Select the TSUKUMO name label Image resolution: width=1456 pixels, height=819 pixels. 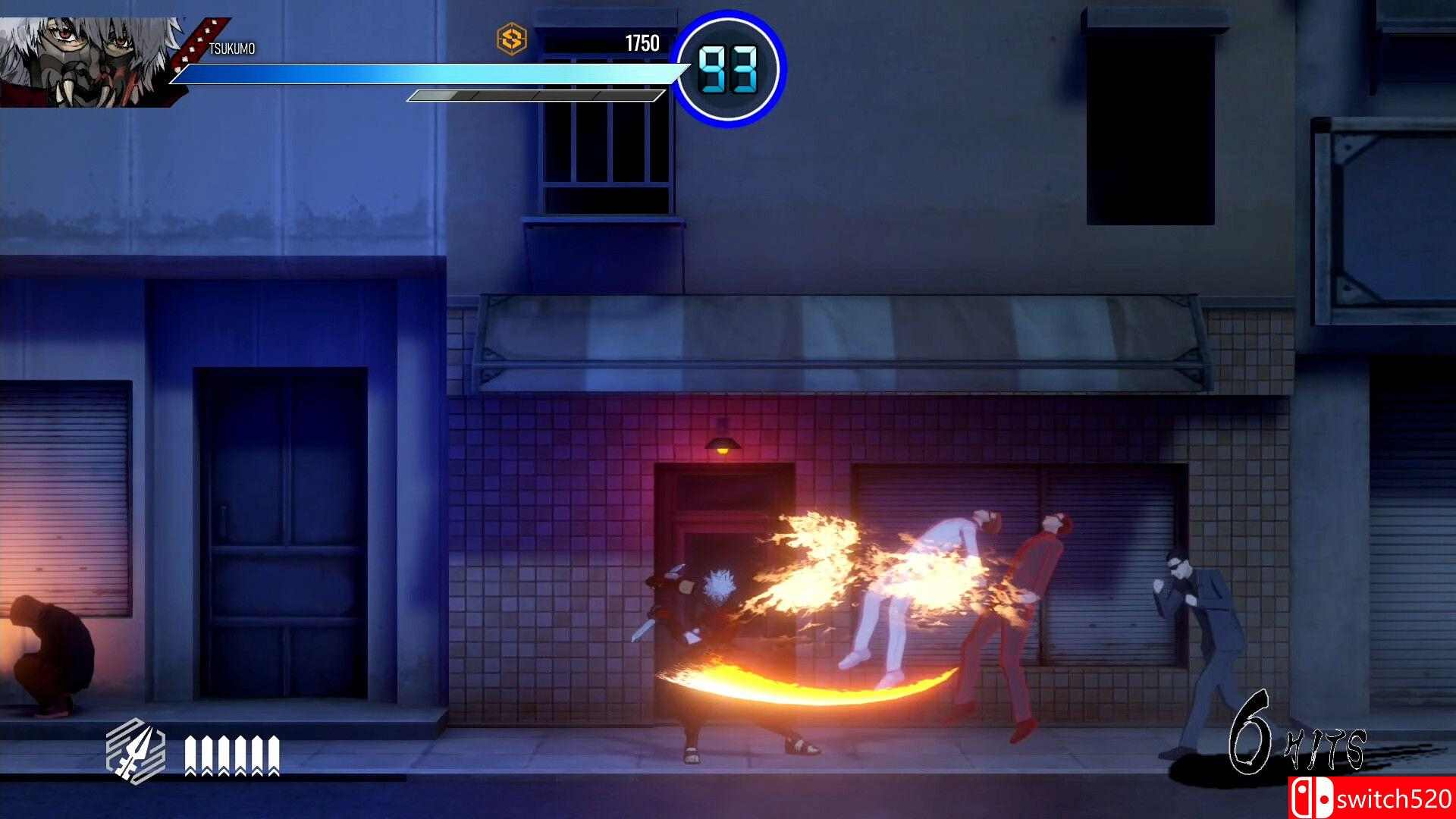pyautogui.click(x=231, y=48)
